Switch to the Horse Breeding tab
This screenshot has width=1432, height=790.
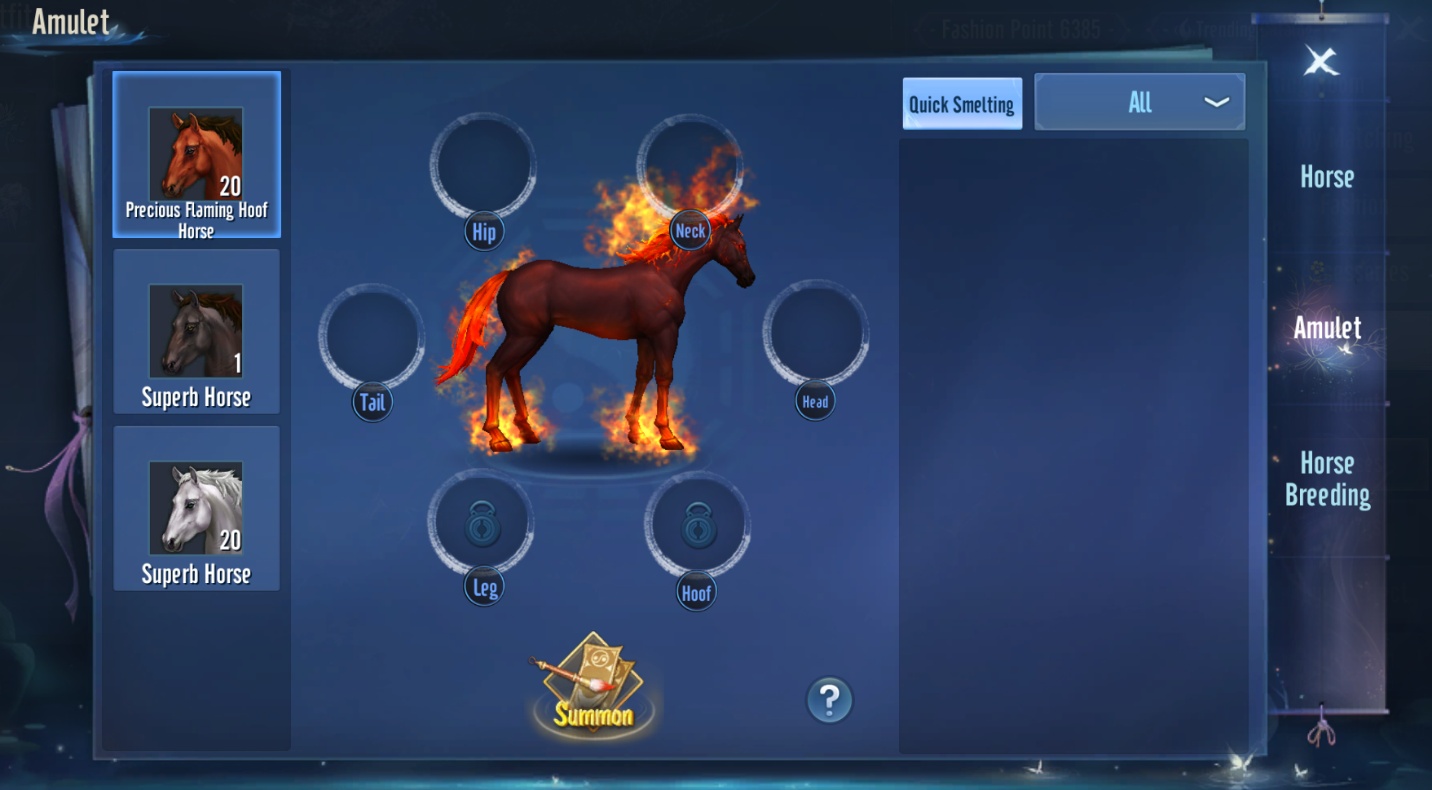(1326, 479)
